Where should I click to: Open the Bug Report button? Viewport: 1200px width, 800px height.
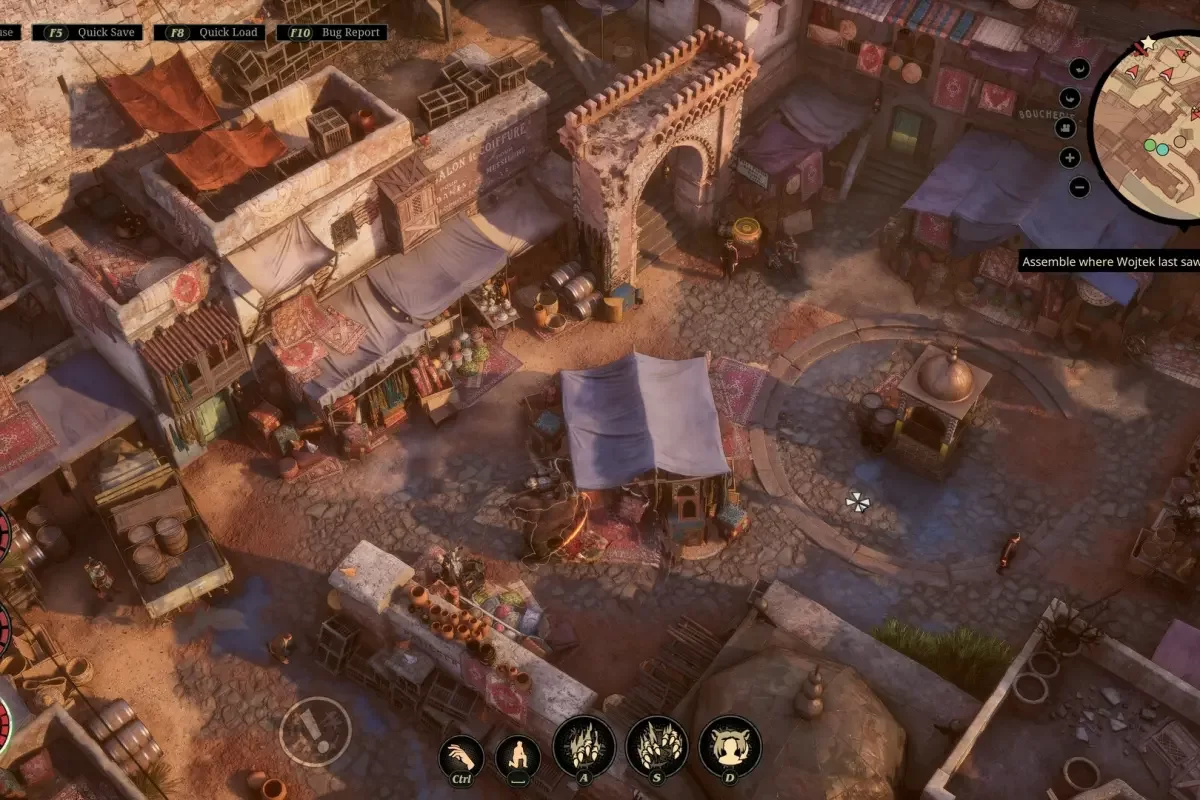(332, 32)
